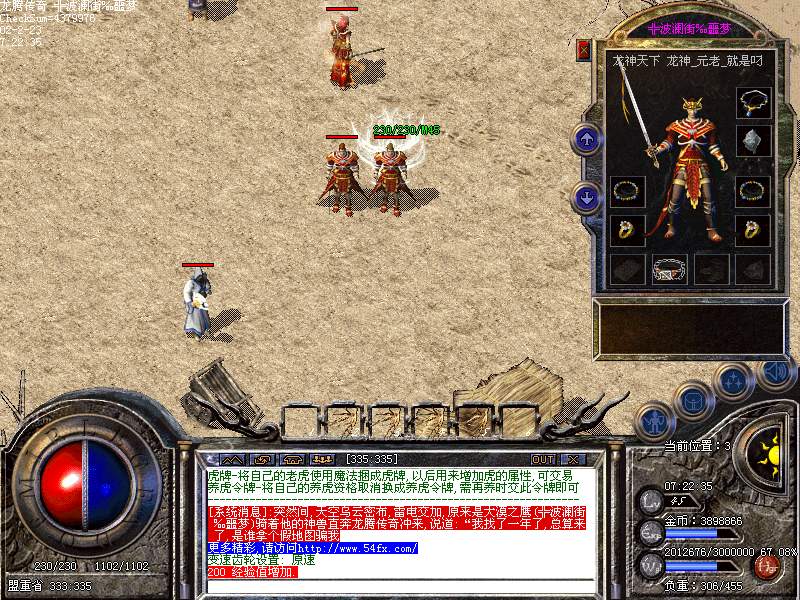Image resolution: width=800 pixels, height=600 pixels.
Task: Open the skills sparkle round button
Action: point(735,381)
